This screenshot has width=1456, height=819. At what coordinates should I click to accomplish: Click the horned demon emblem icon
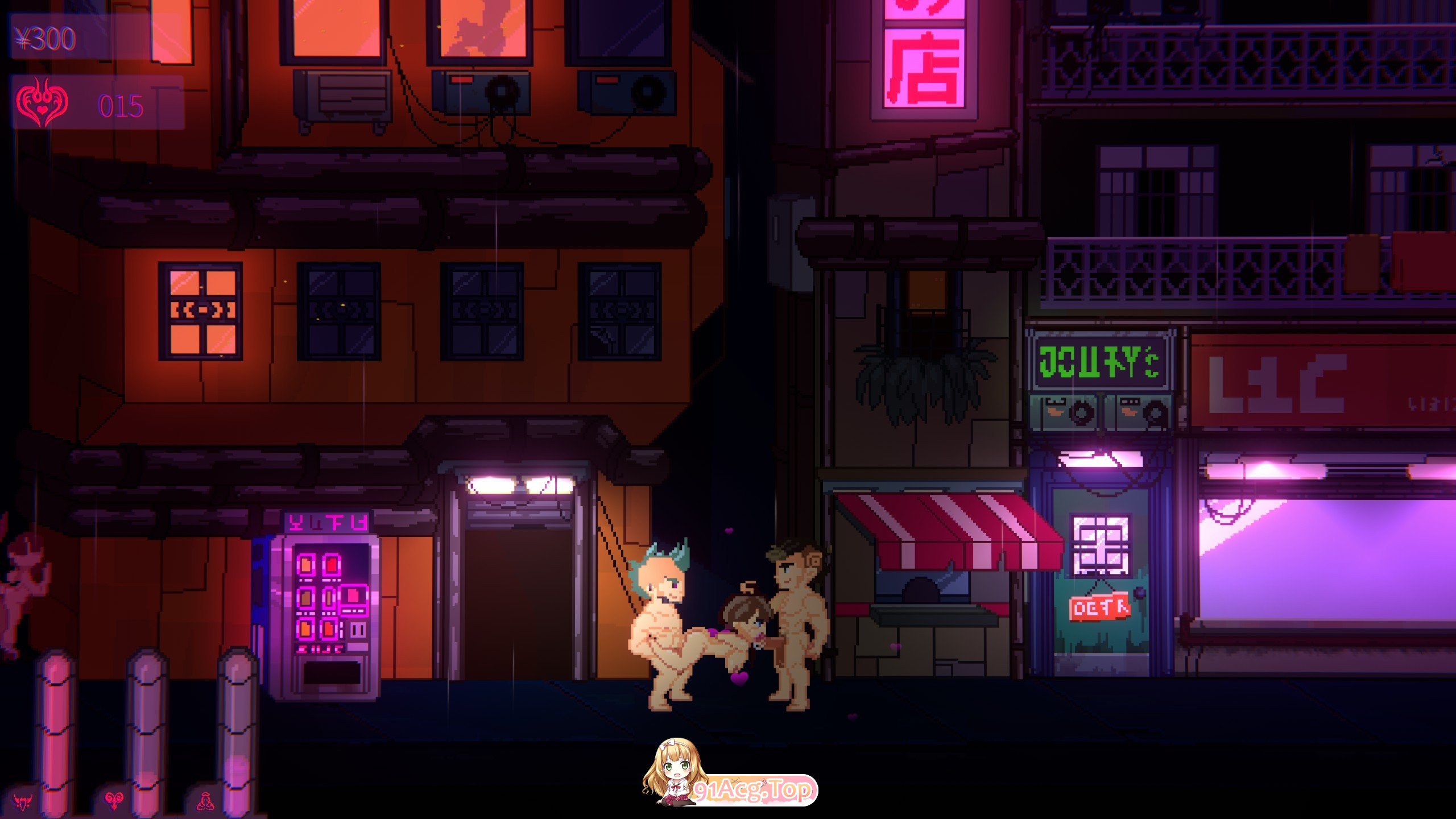pos(23,802)
